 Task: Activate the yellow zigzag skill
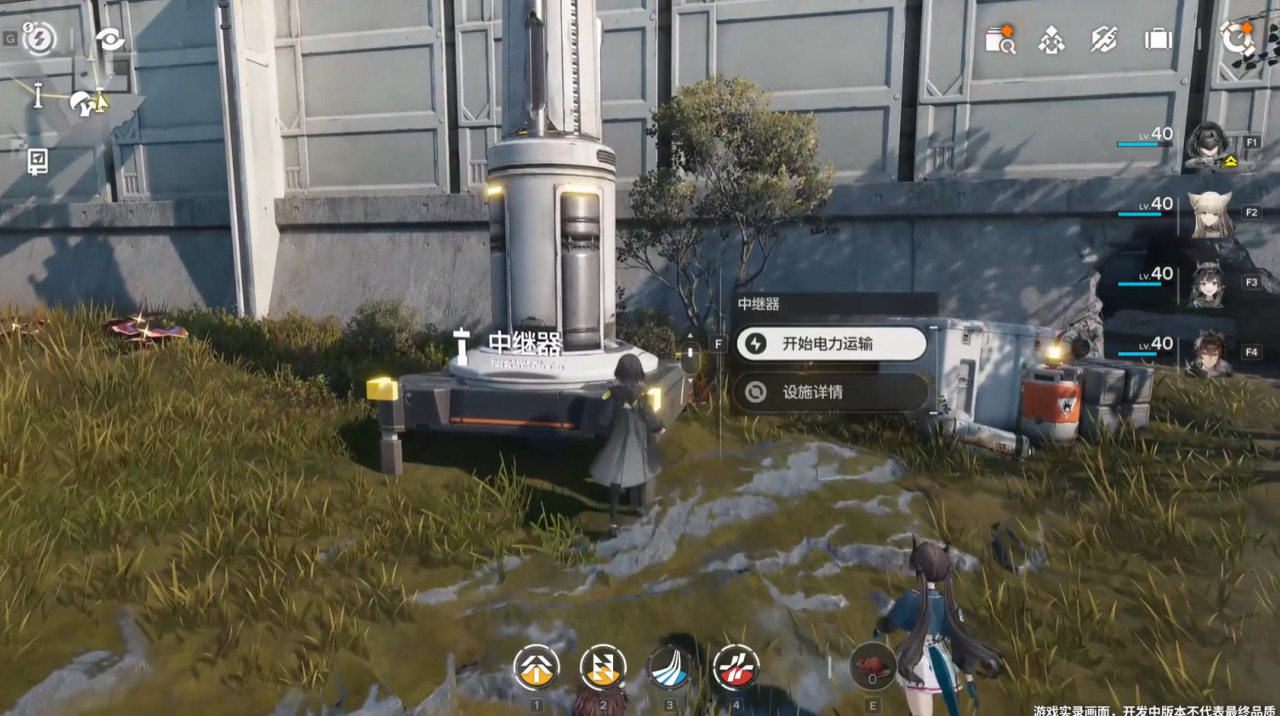603,668
